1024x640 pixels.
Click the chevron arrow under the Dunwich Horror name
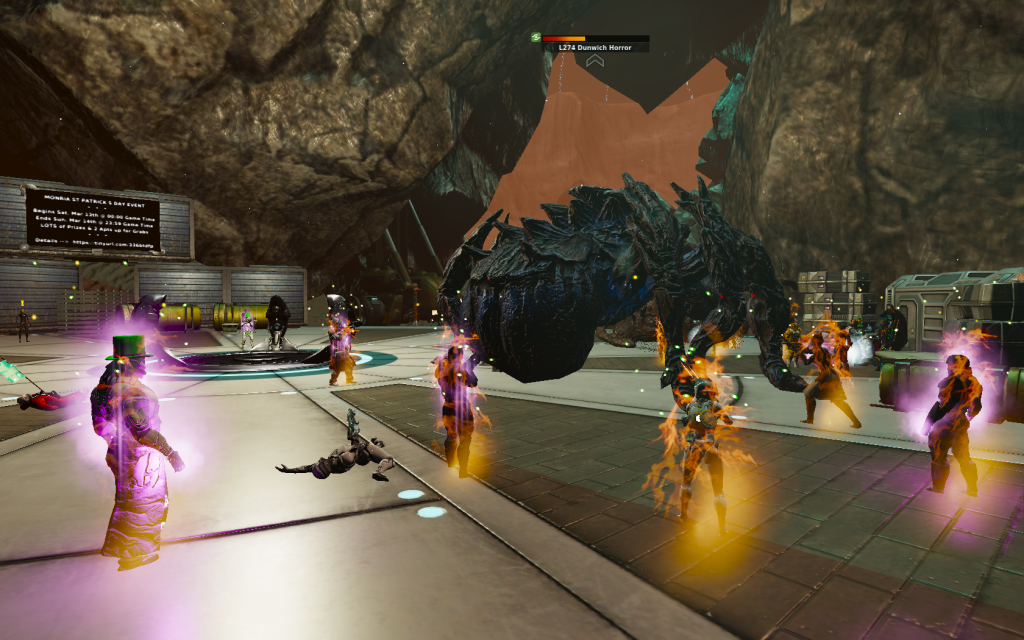click(x=595, y=61)
